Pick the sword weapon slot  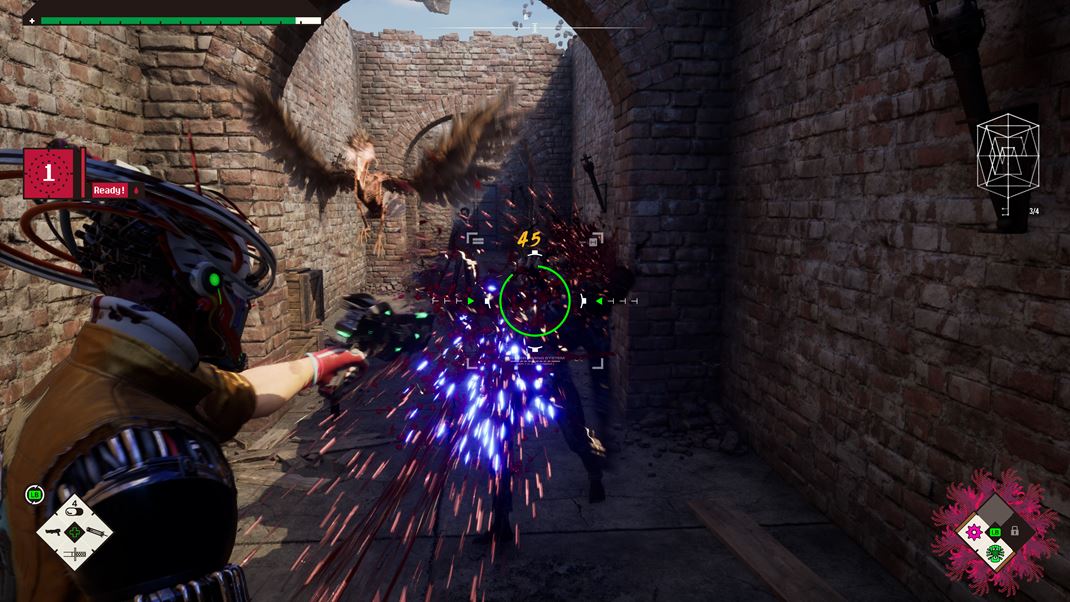(x=74, y=553)
